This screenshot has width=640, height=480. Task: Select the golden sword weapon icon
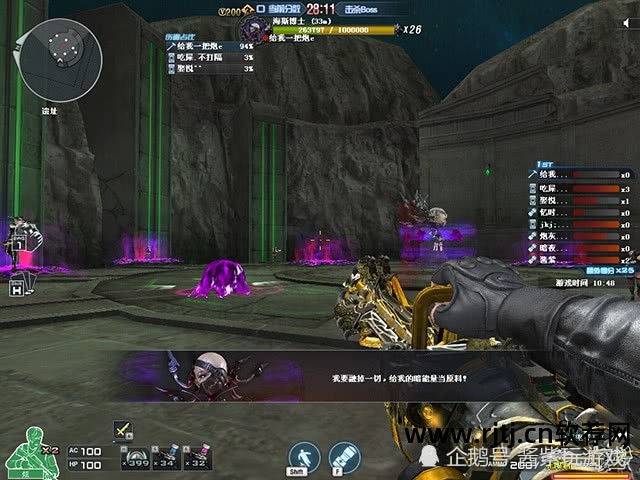pos(122,429)
